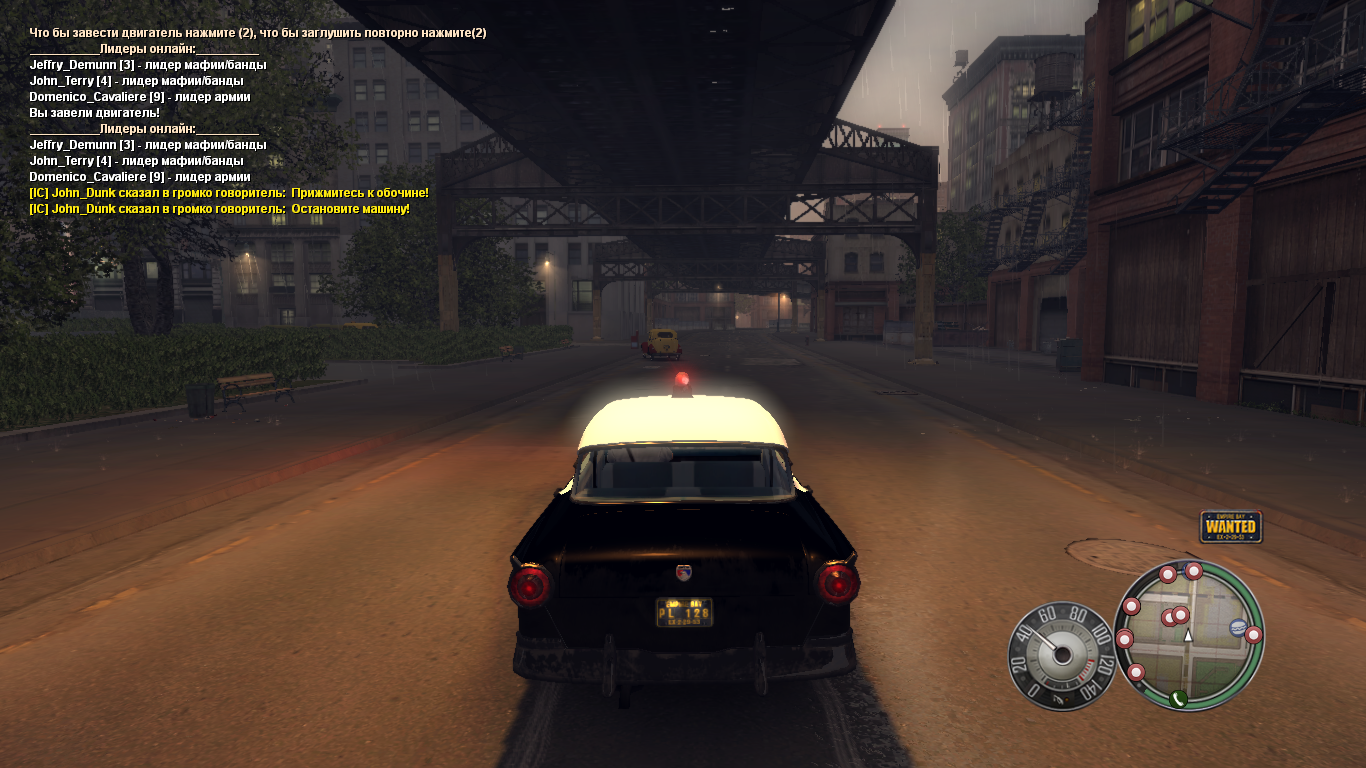Select the burger diner marker on minimap
1366x768 pixels.
[1237, 628]
